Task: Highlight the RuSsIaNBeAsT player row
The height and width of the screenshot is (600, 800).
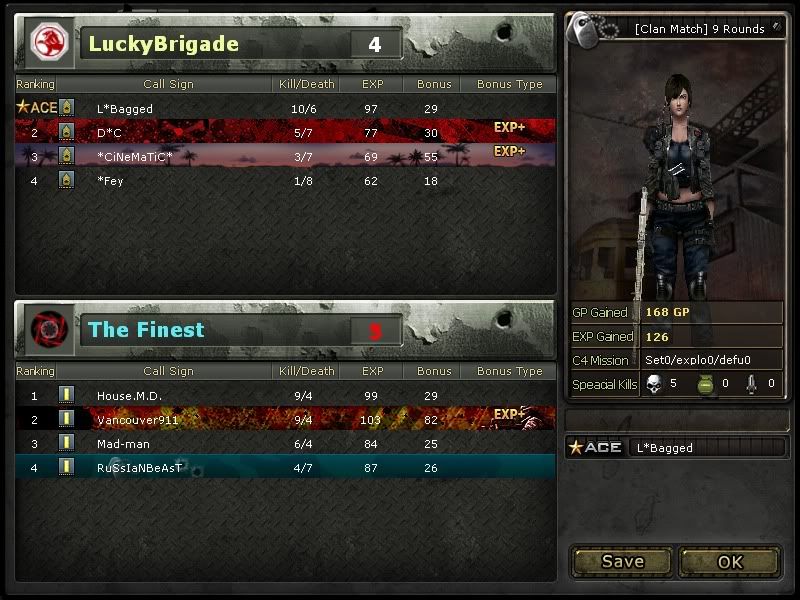Action: 285,467
